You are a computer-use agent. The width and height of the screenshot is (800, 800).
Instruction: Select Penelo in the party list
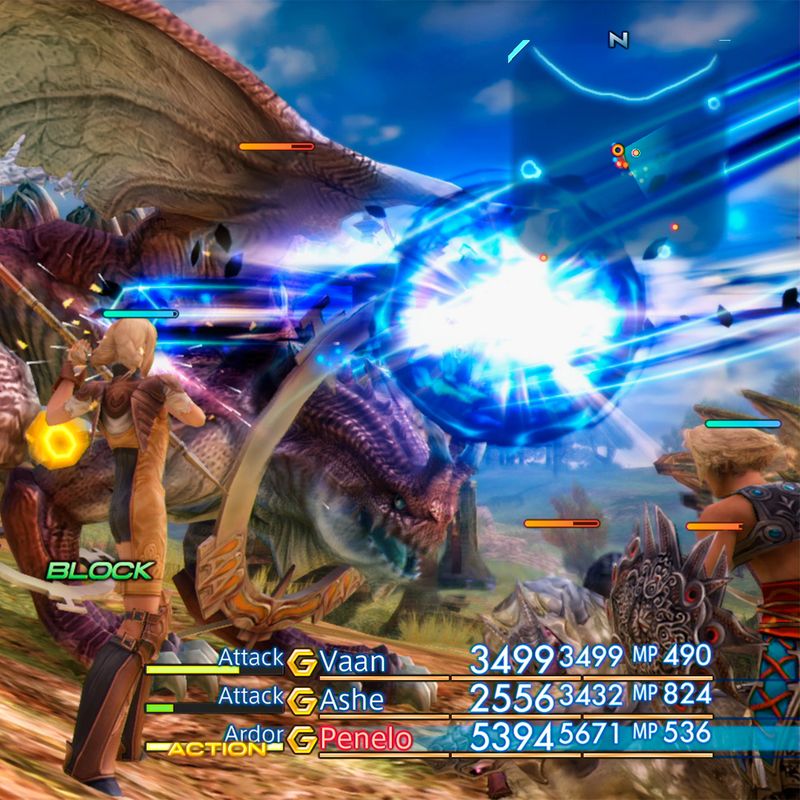click(x=365, y=740)
